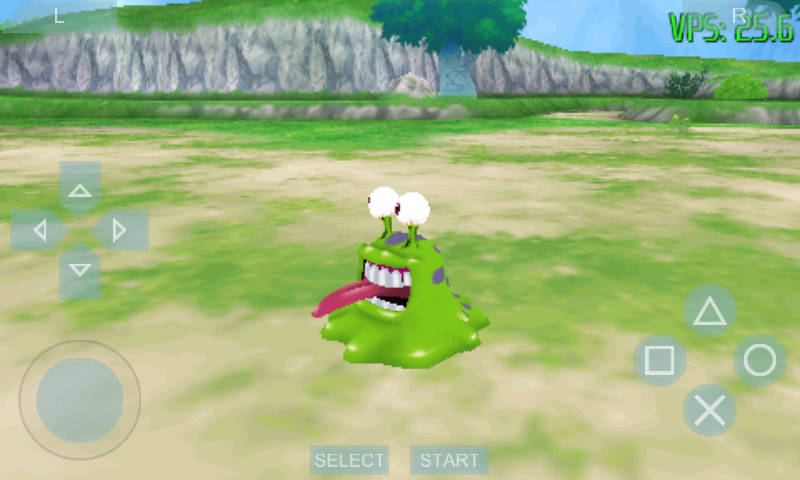This screenshot has height=480, width=800.
Task: Tap the d-pad down arrow
Action: pyautogui.click(x=80, y=271)
